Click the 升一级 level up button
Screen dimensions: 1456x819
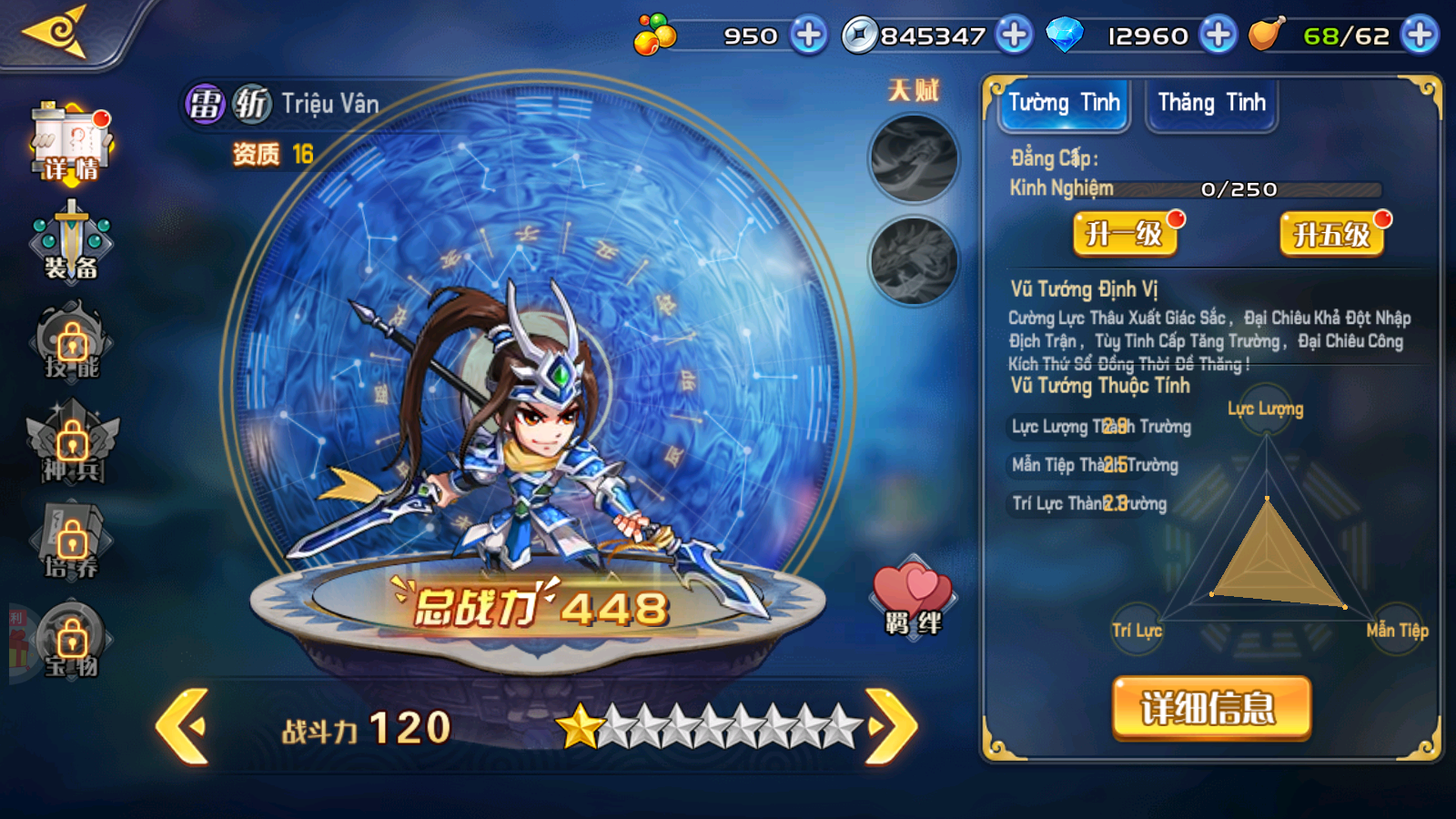1125,234
